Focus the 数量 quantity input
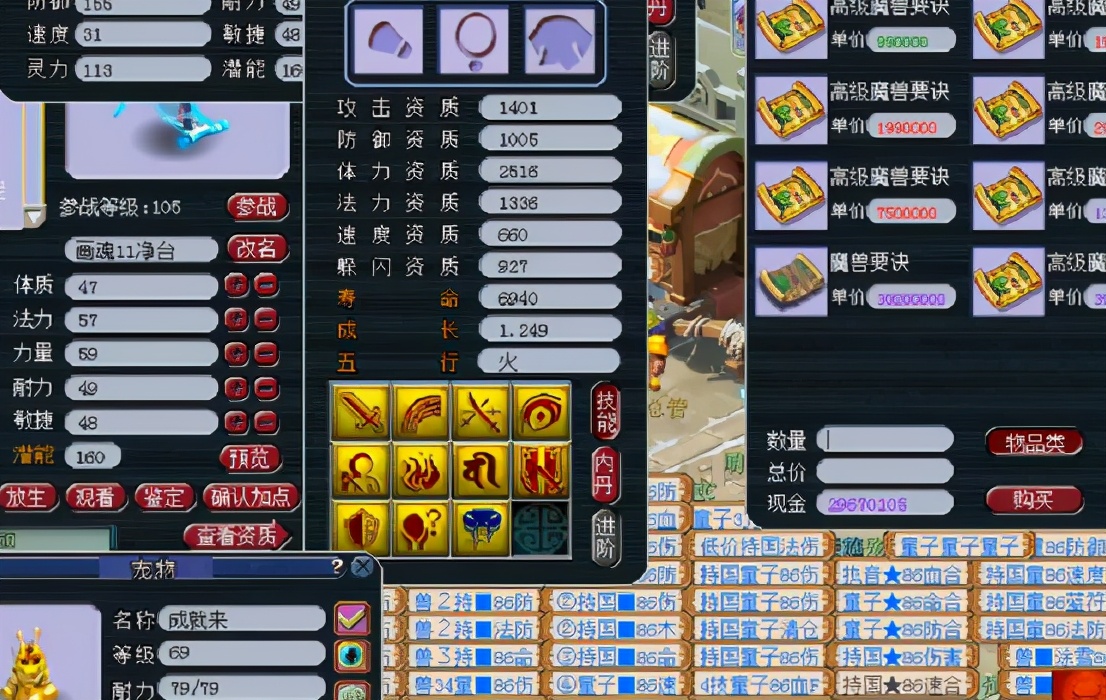Image resolution: width=1106 pixels, height=700 pixels. (884, 440)
